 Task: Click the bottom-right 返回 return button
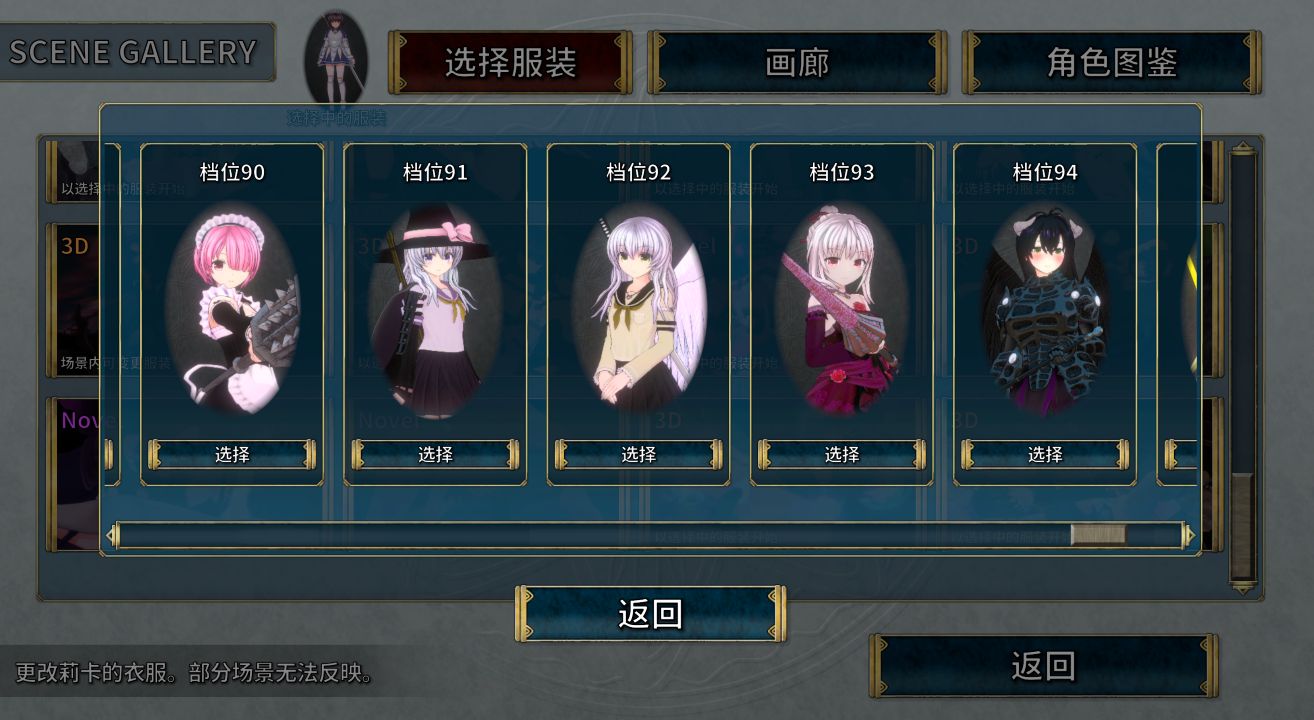[x=1043, y=665]
